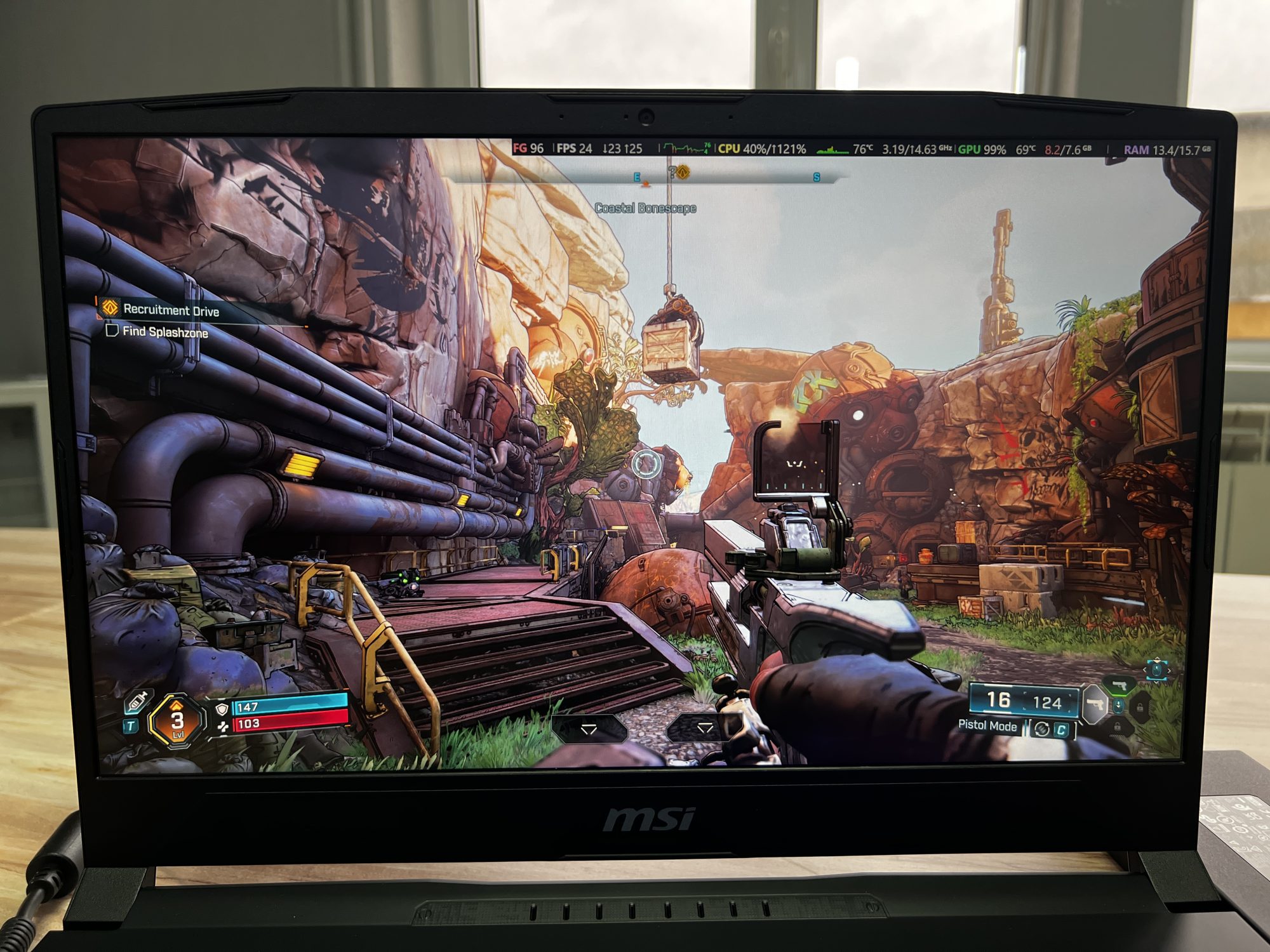
Task: Open the Recruitment Drive quest tracker
Action: [170, 310]
